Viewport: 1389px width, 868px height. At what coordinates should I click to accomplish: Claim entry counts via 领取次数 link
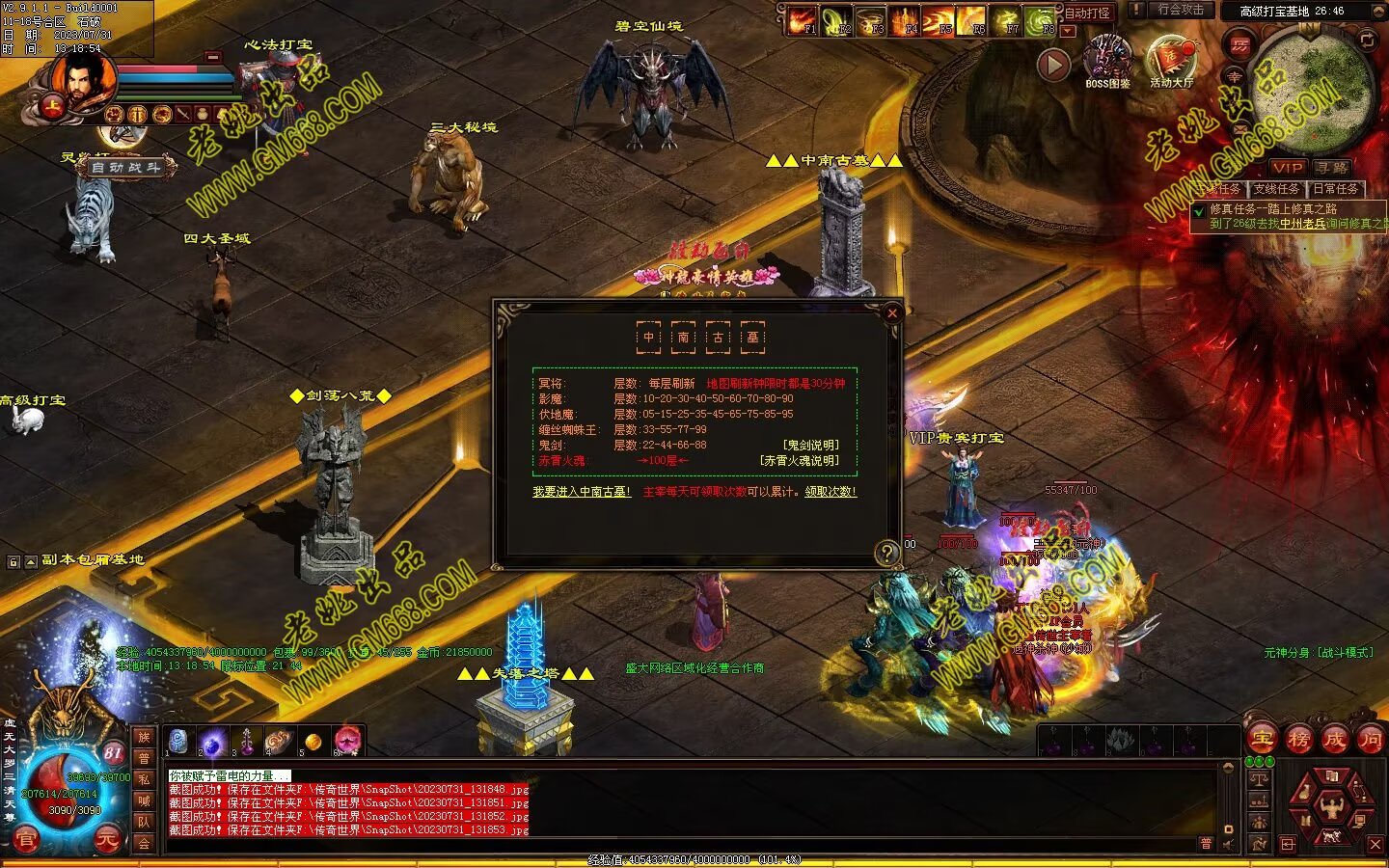pos(831,492)
